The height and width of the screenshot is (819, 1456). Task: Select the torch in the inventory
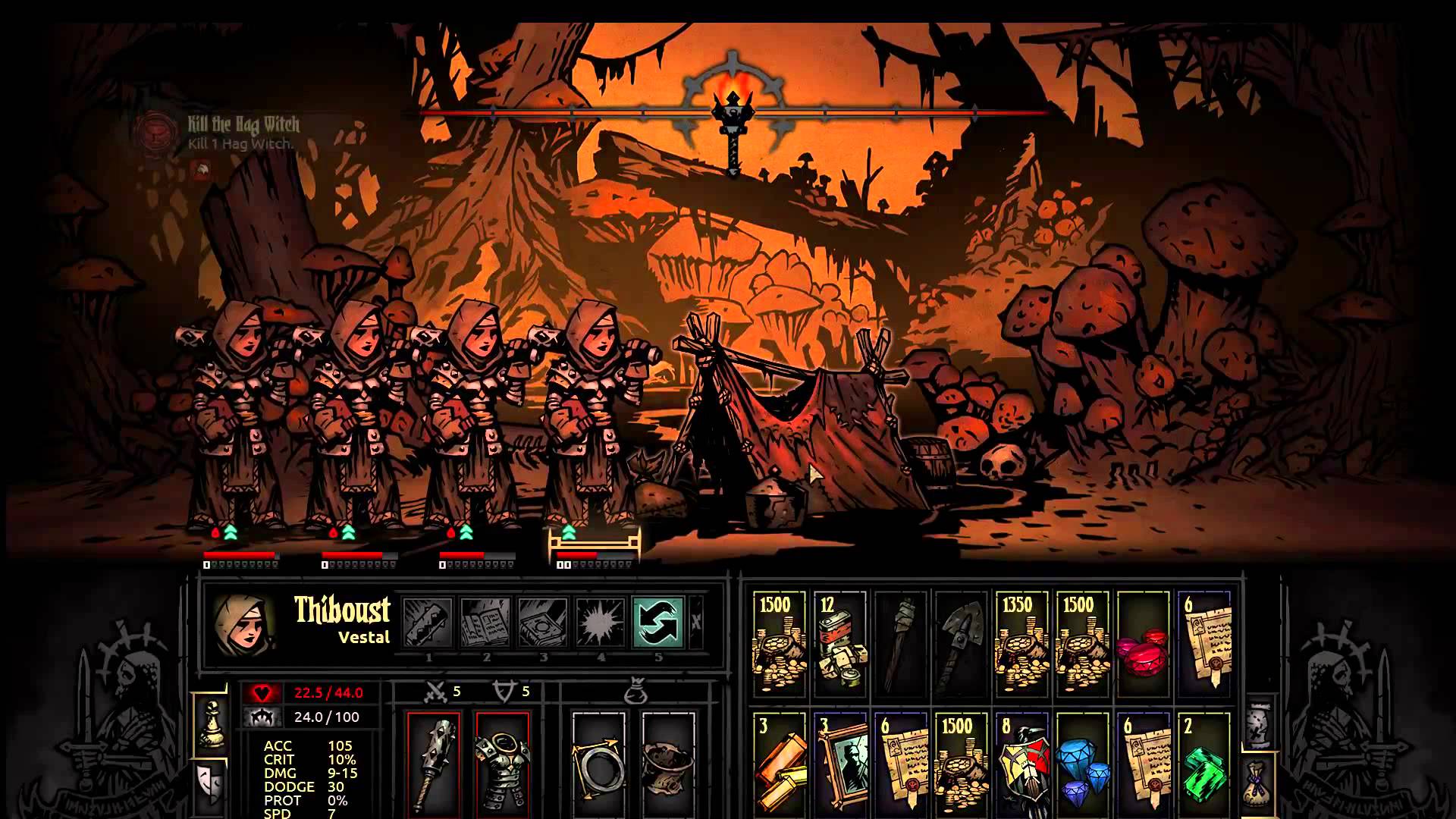point(901,645)
